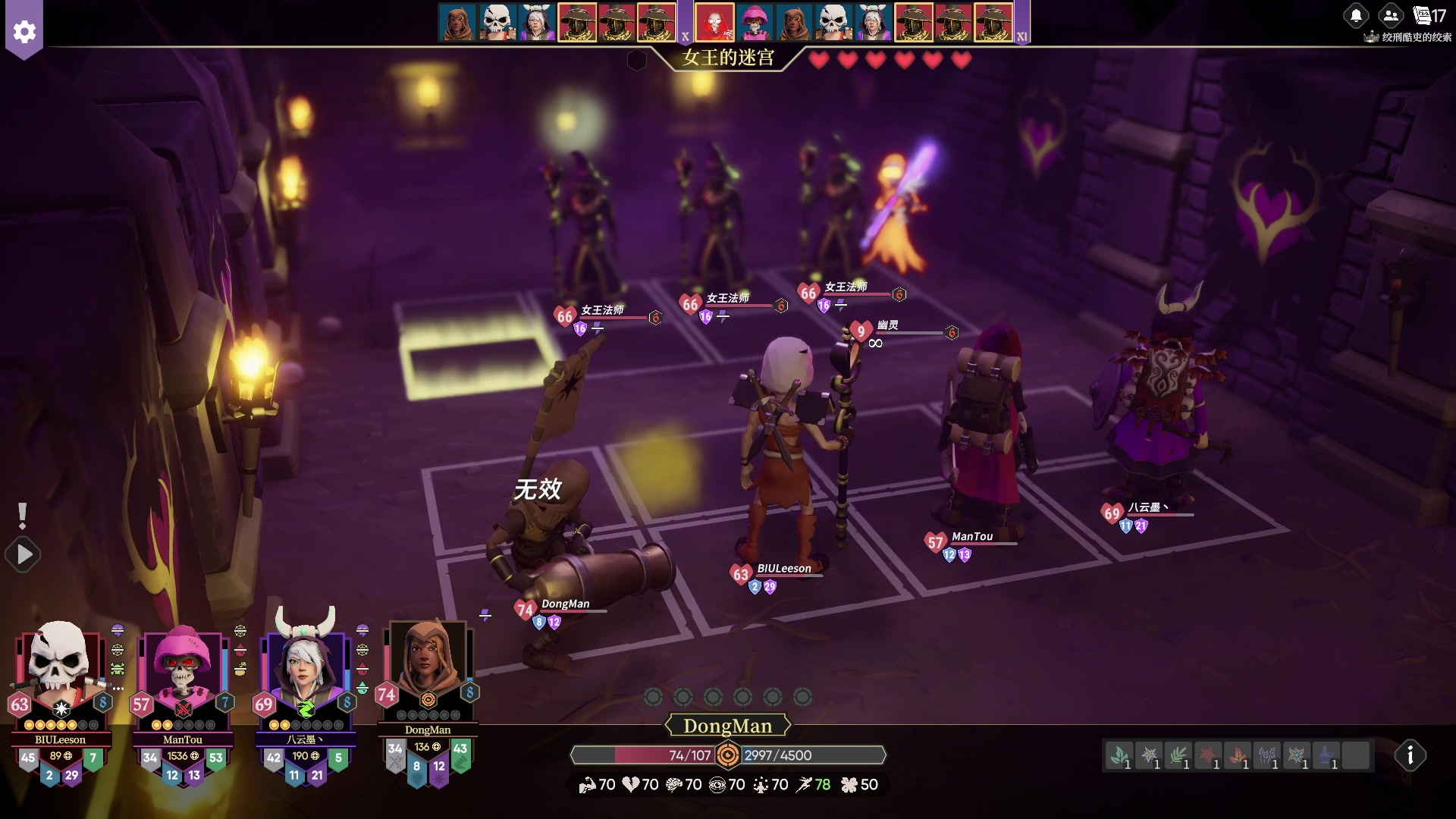
Task: Use the teal leaf herb
Action: [x=1119, y=756]
